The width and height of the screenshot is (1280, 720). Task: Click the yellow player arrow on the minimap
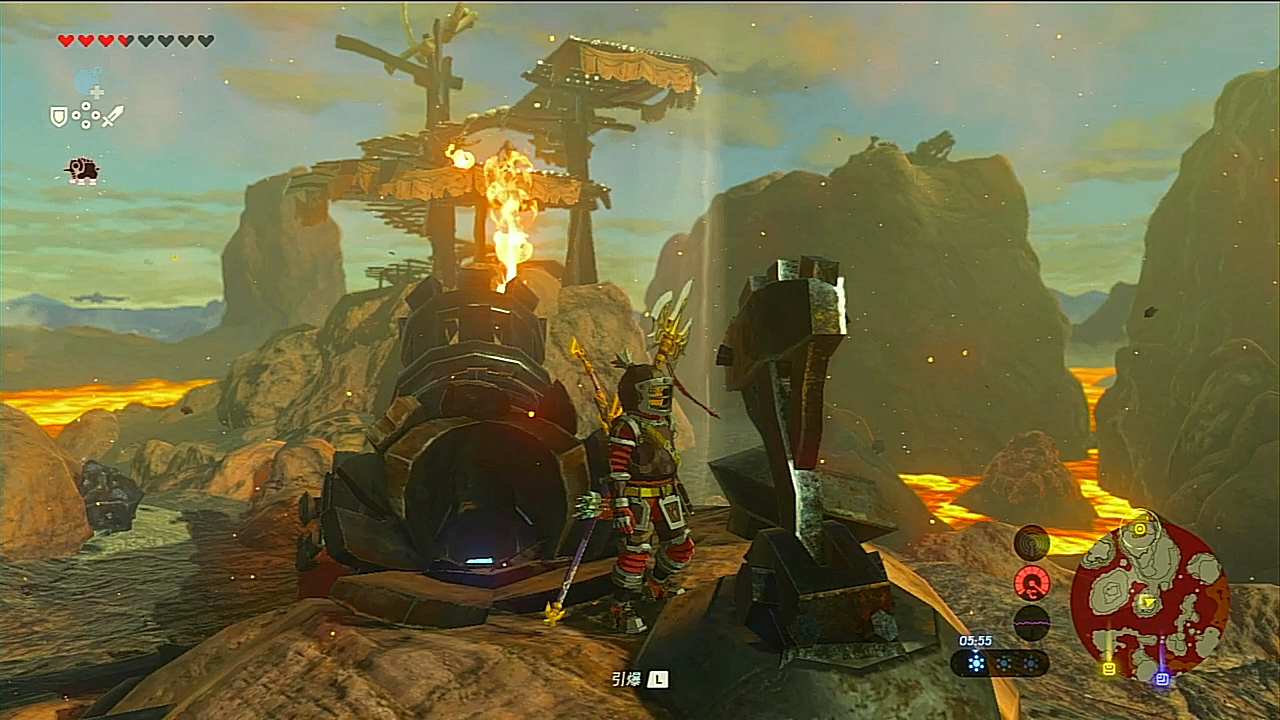[1149, 602]
